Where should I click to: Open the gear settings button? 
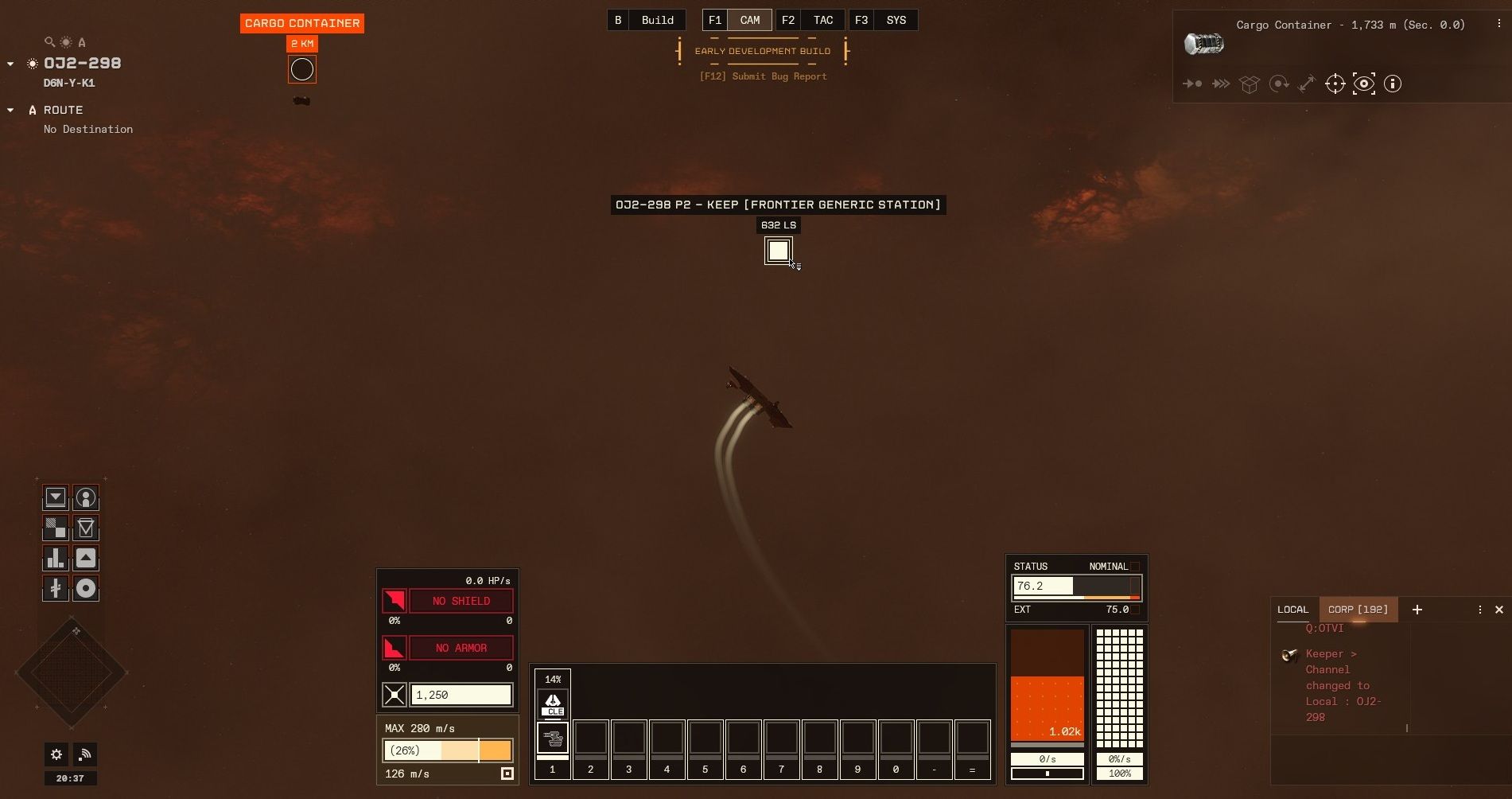56,754
